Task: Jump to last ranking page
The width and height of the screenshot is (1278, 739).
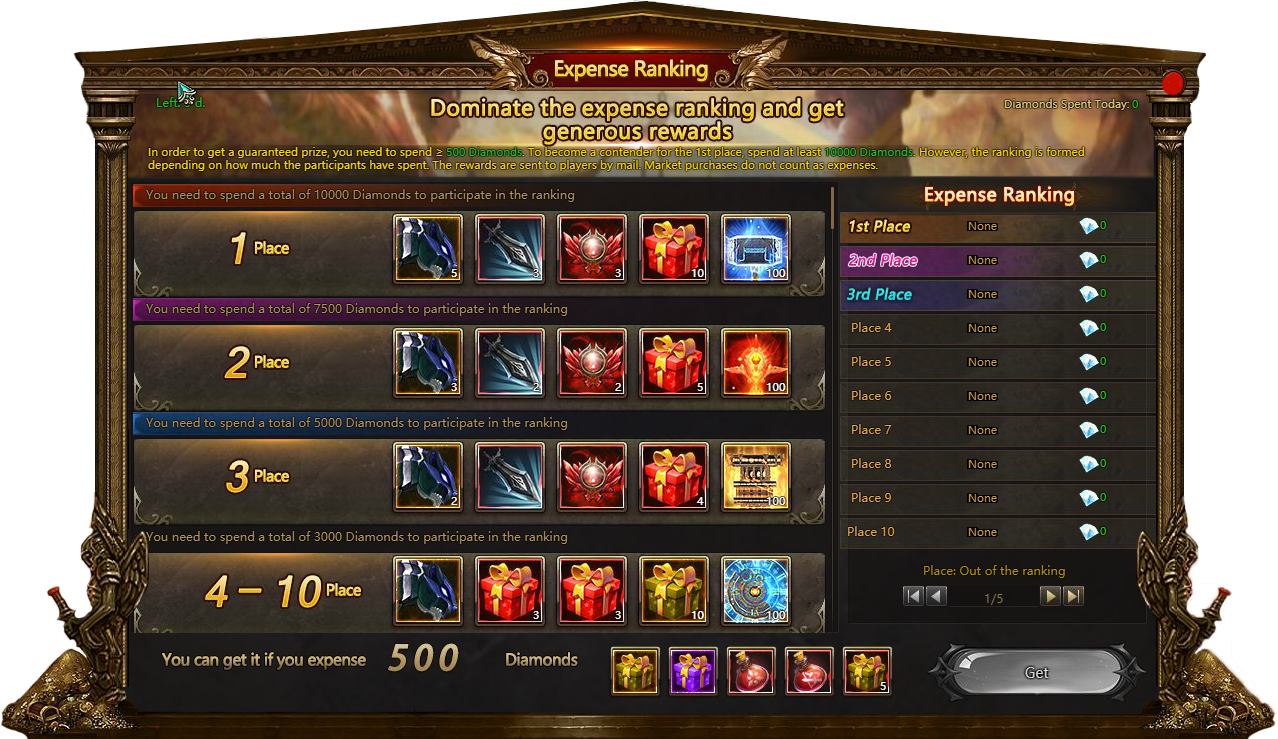Action: (x=1073, y=597)
